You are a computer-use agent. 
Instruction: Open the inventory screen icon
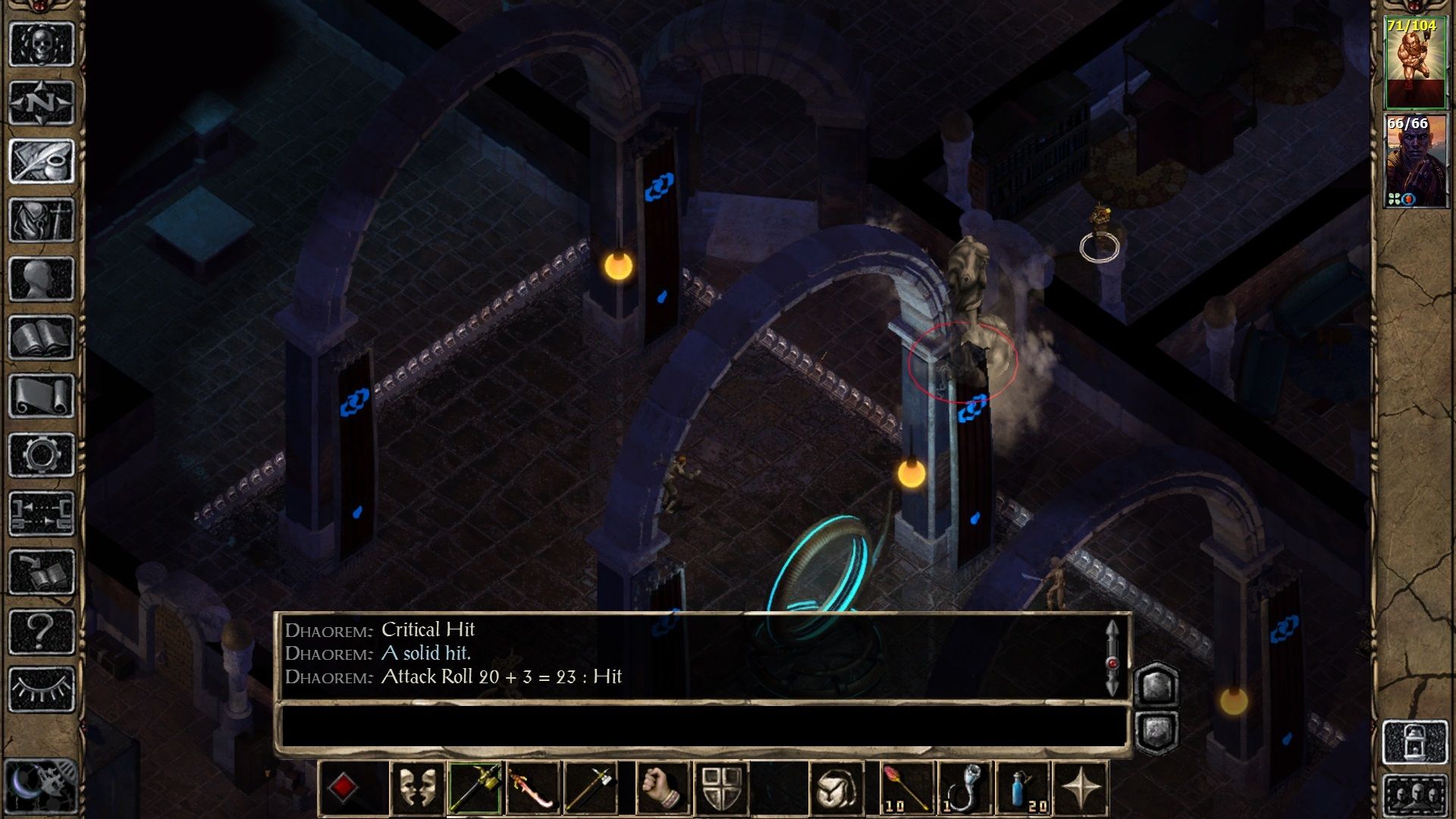(x=42, y=220)
